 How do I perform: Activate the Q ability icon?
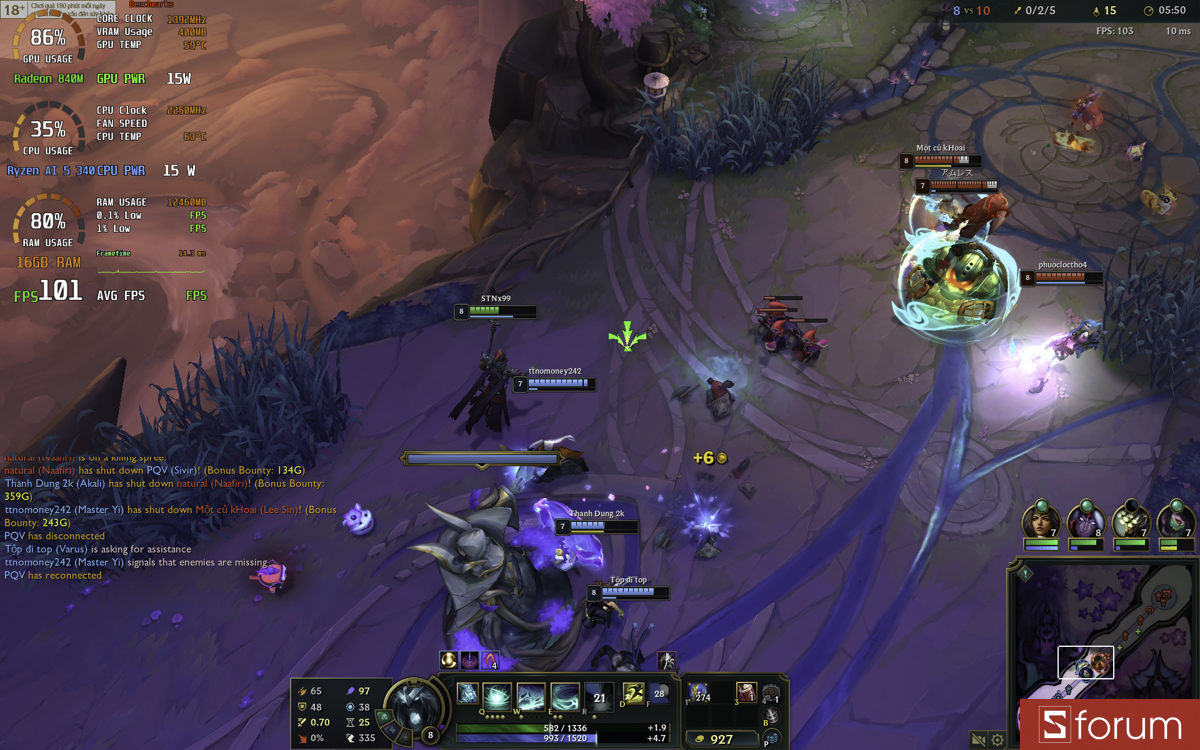coord(497,696)
